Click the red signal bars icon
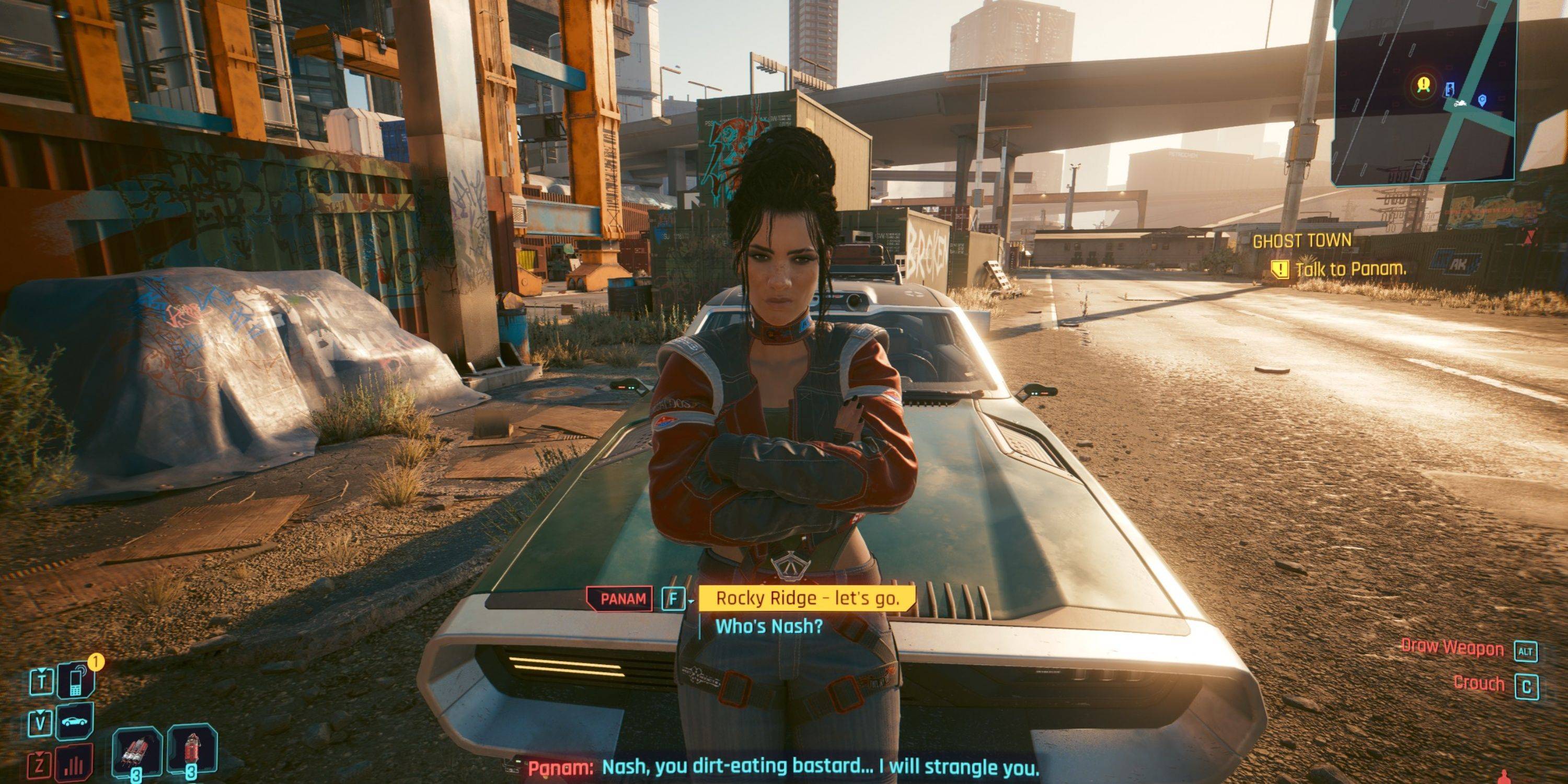 coord(76,765)
